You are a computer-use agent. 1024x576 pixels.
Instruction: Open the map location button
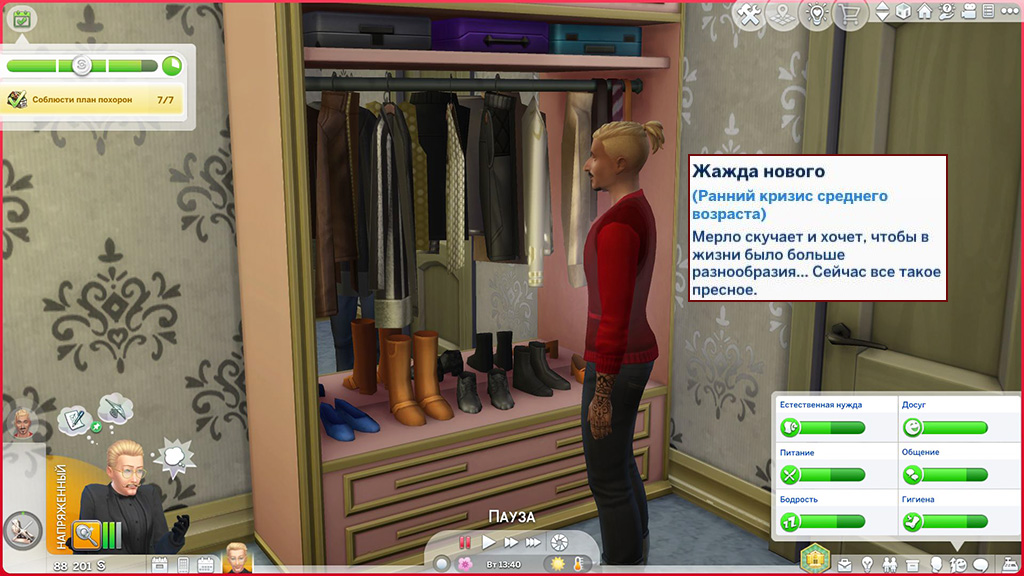(784, 16)
